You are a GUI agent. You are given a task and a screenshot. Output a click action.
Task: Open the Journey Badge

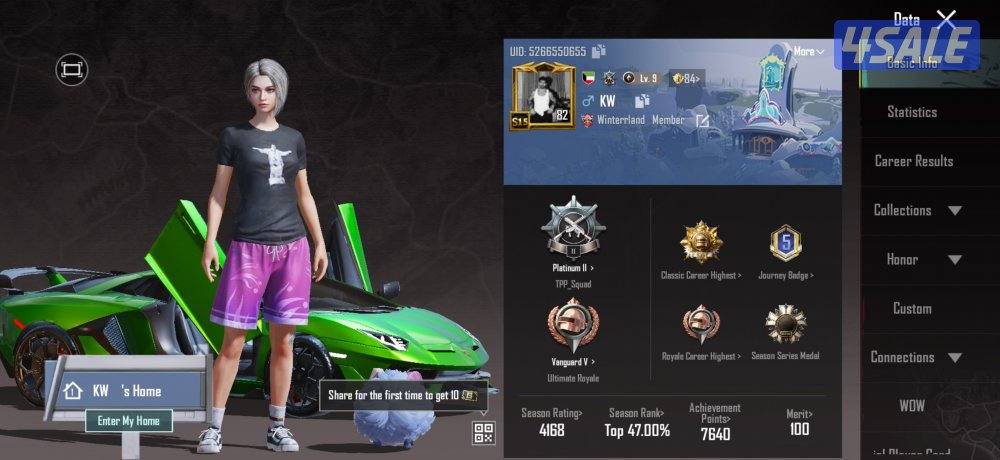tap(785, 243)
